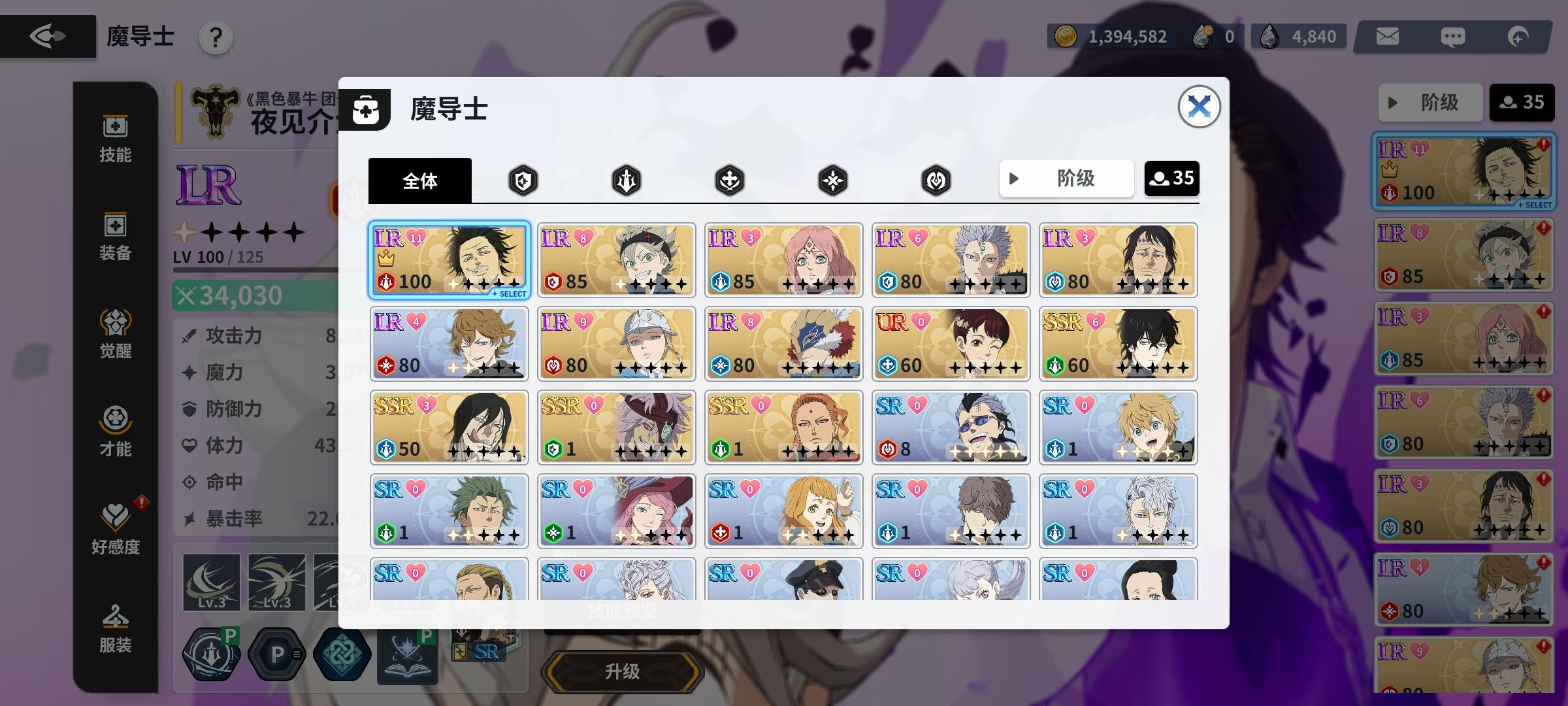Toggle the cross attribute filter icon
Image resolution: width=1568 pixels, height=706 pixels.
(x=730, y=179)
